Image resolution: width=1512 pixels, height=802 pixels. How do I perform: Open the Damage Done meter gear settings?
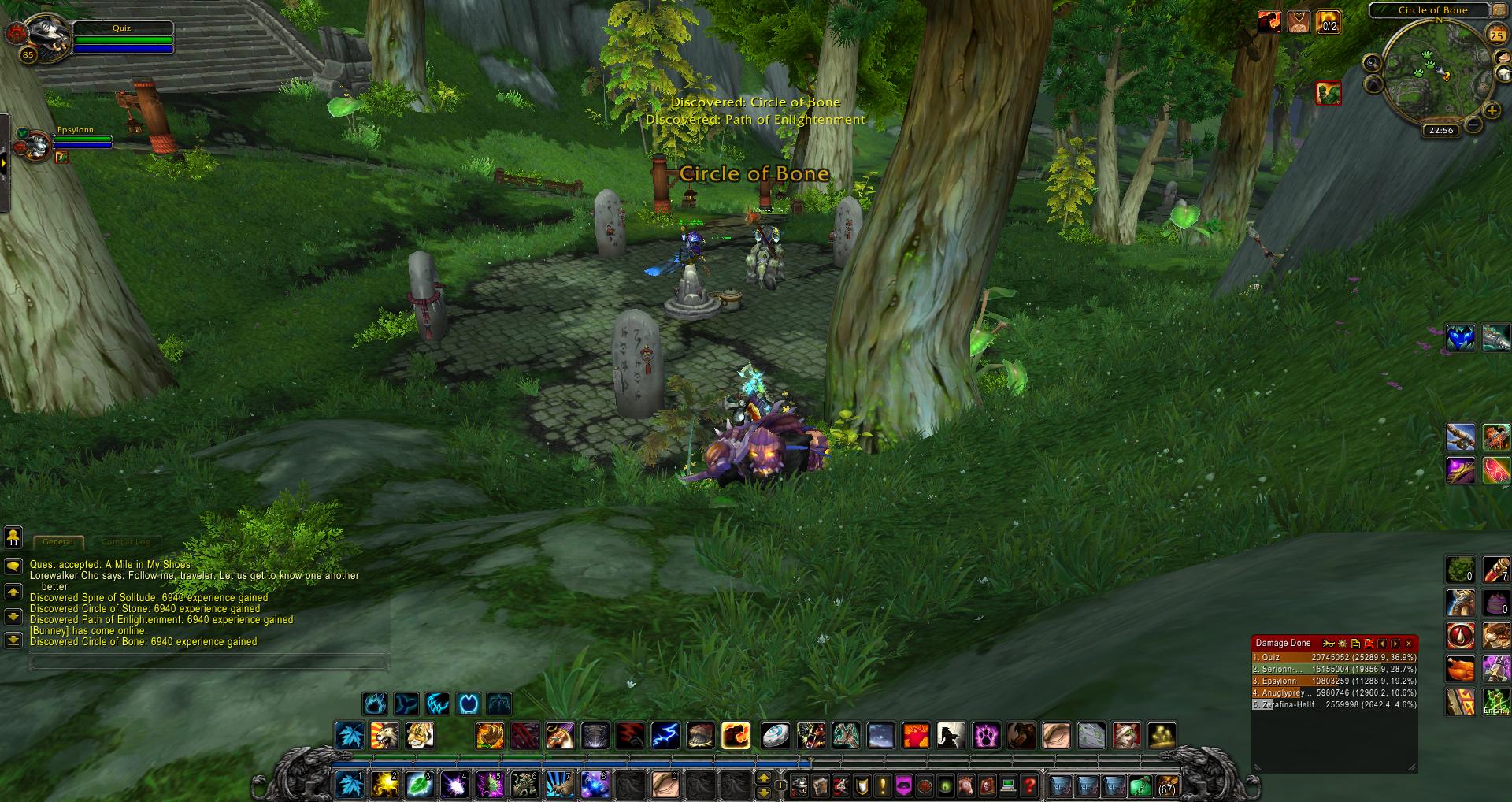tap(1343, 644)
